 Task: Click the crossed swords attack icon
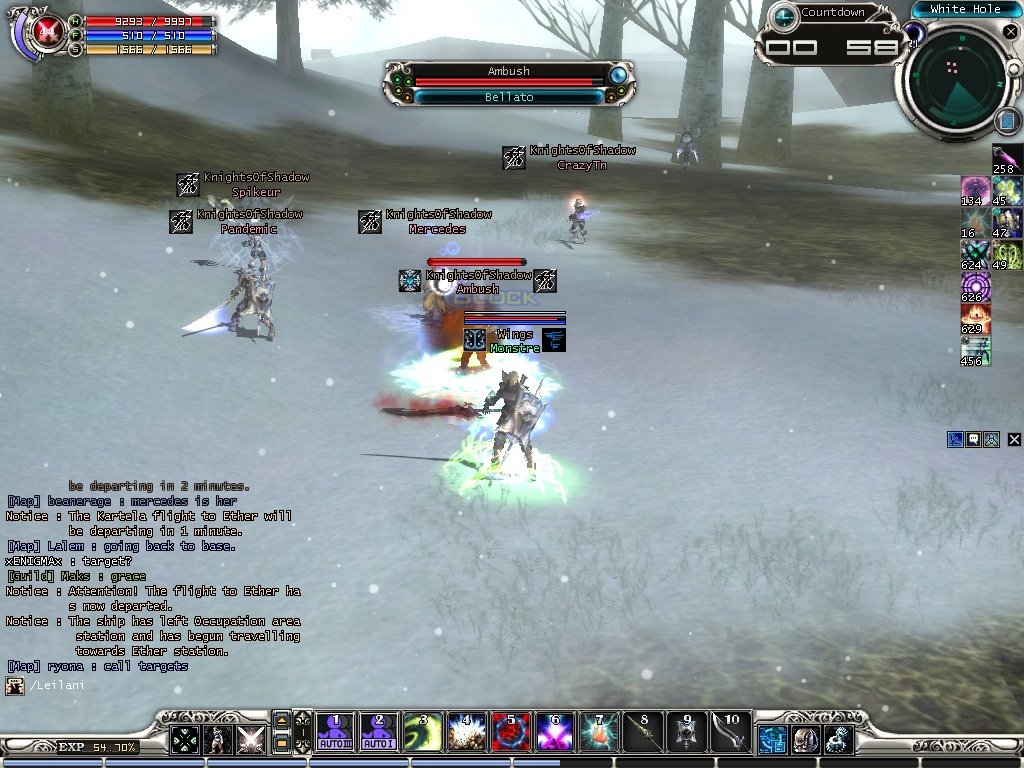click(250, 740)
